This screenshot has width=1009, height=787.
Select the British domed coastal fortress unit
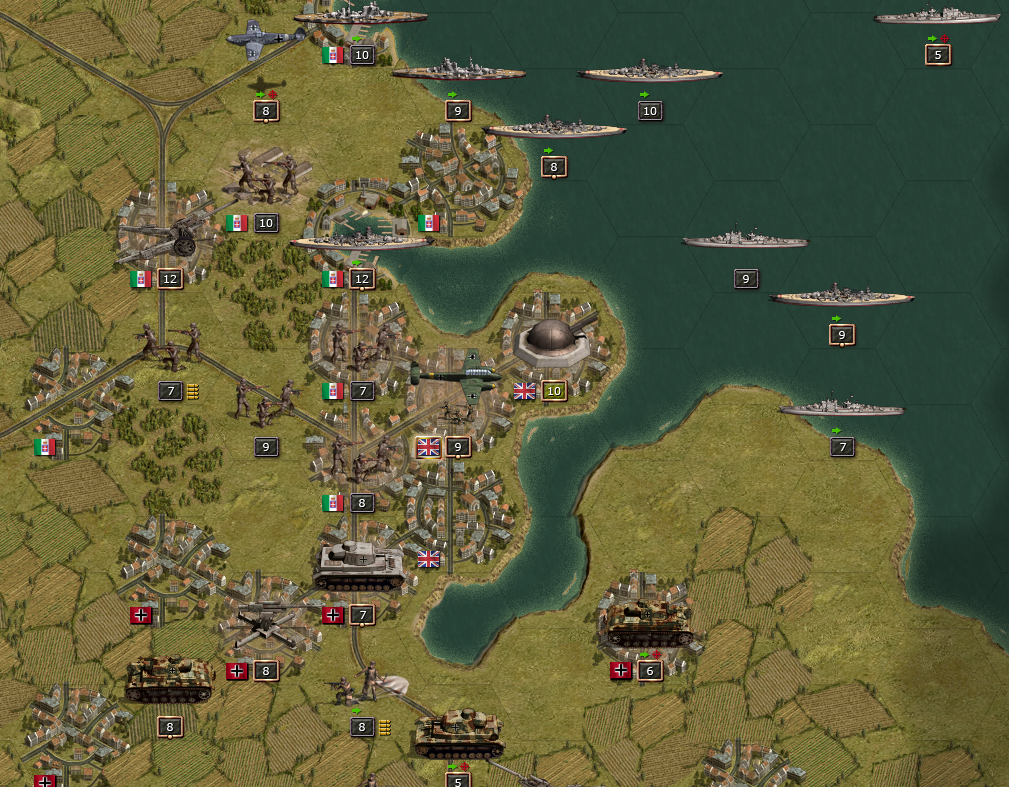click(x=553, y=342)
